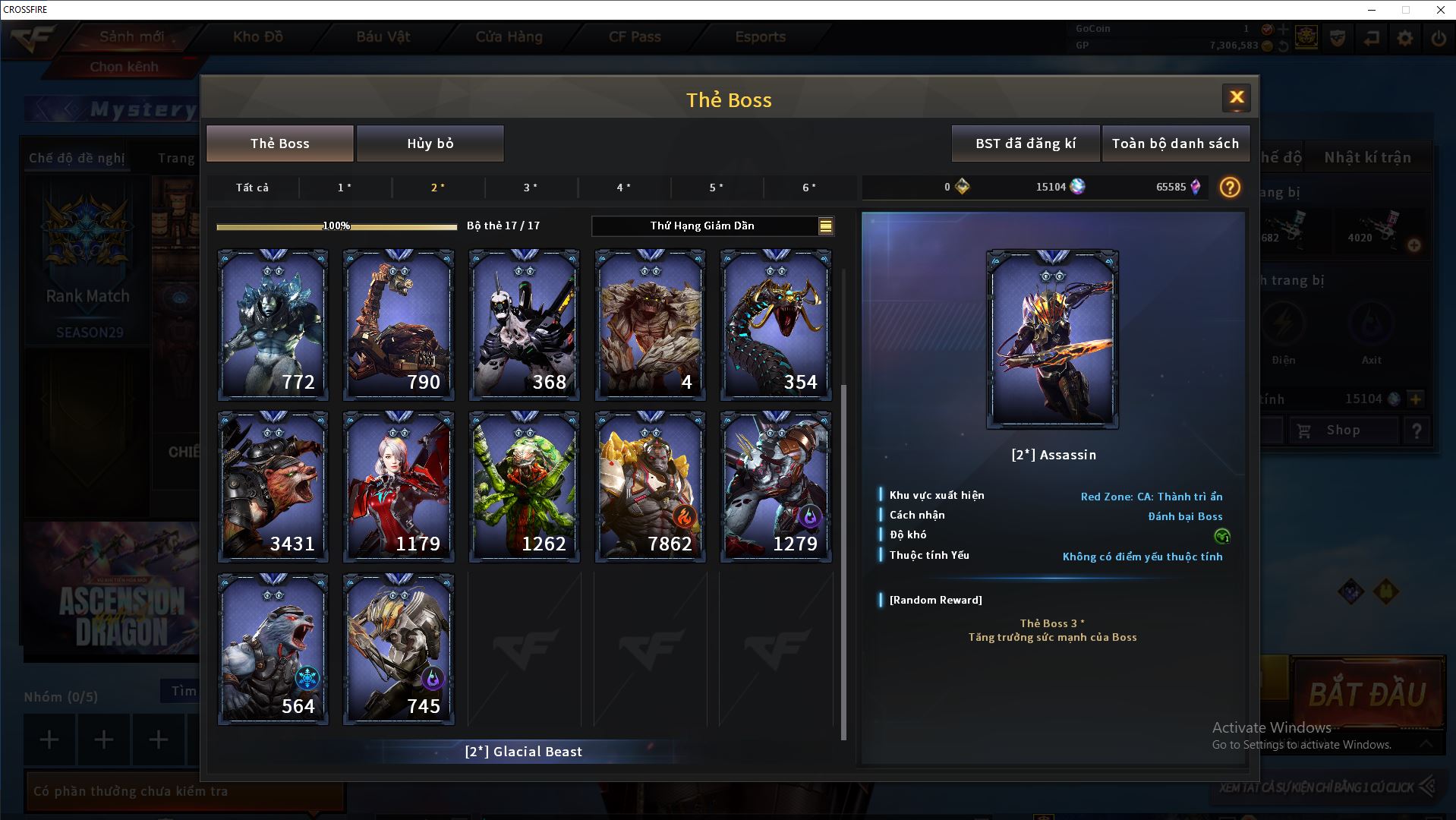Filter cards by Tất cả
This screenshot has height=820, width=1456.
tap(252, 188)
